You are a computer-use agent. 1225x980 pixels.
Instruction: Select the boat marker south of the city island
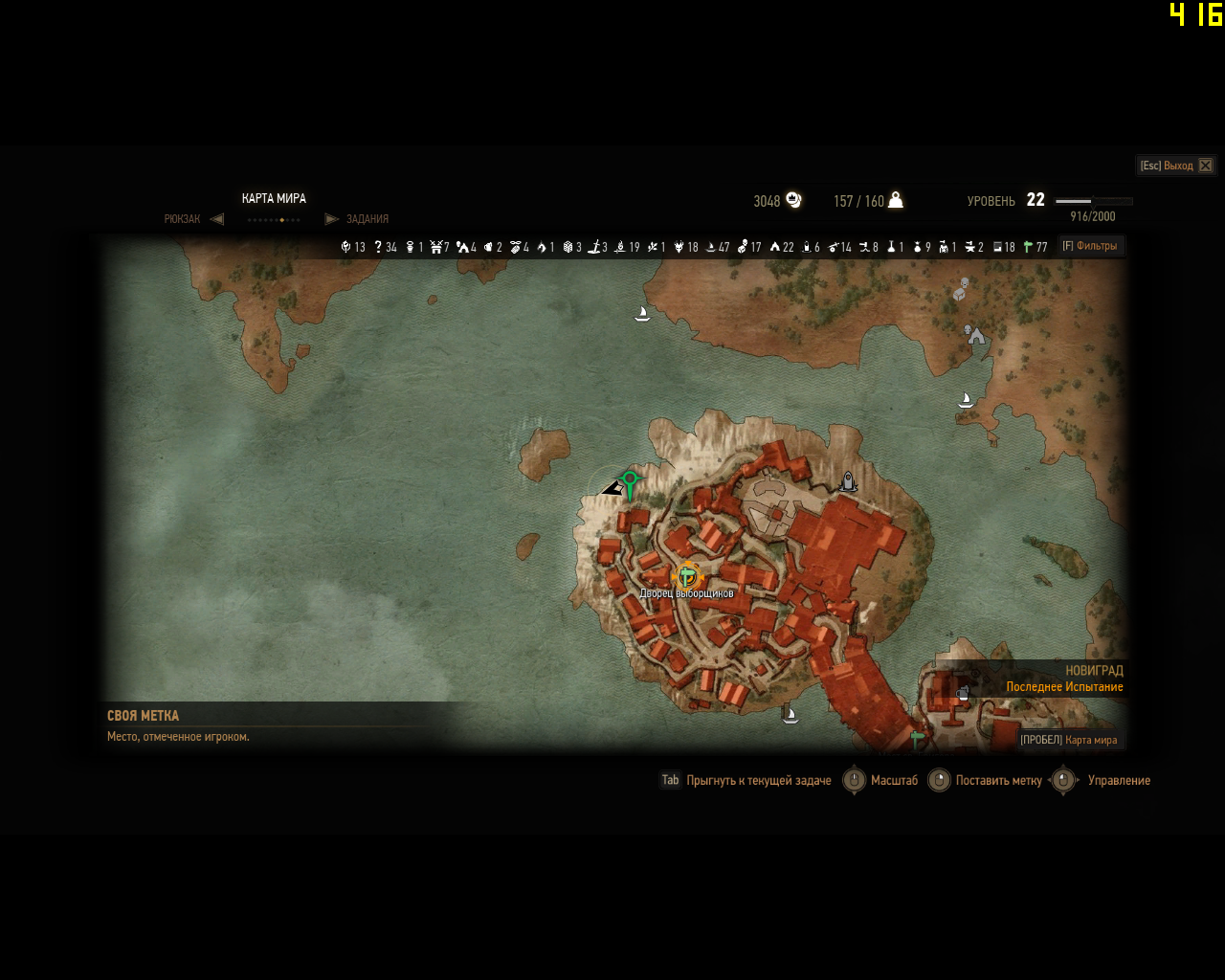[790, 713]
